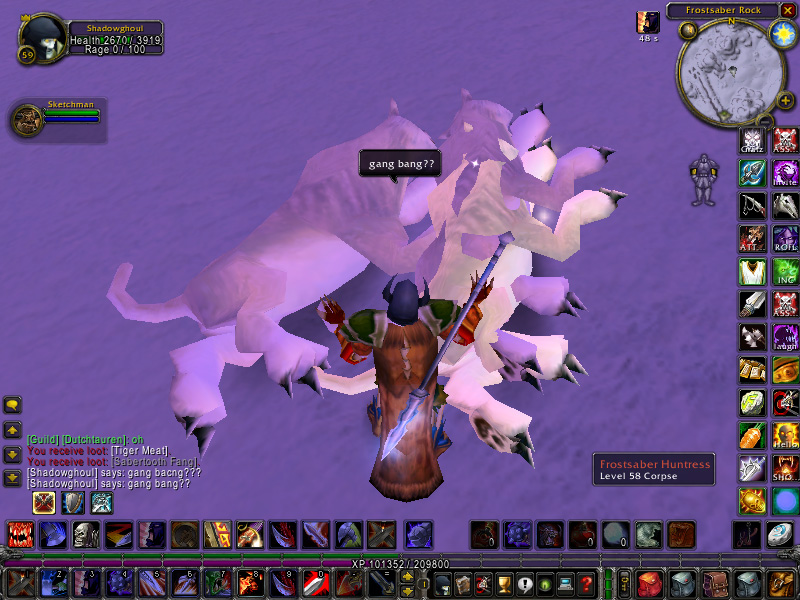Select party member Sketchman's portrait
Image resolution: width=800 pixels, height=600 pixels.
[x=26, y=120]
